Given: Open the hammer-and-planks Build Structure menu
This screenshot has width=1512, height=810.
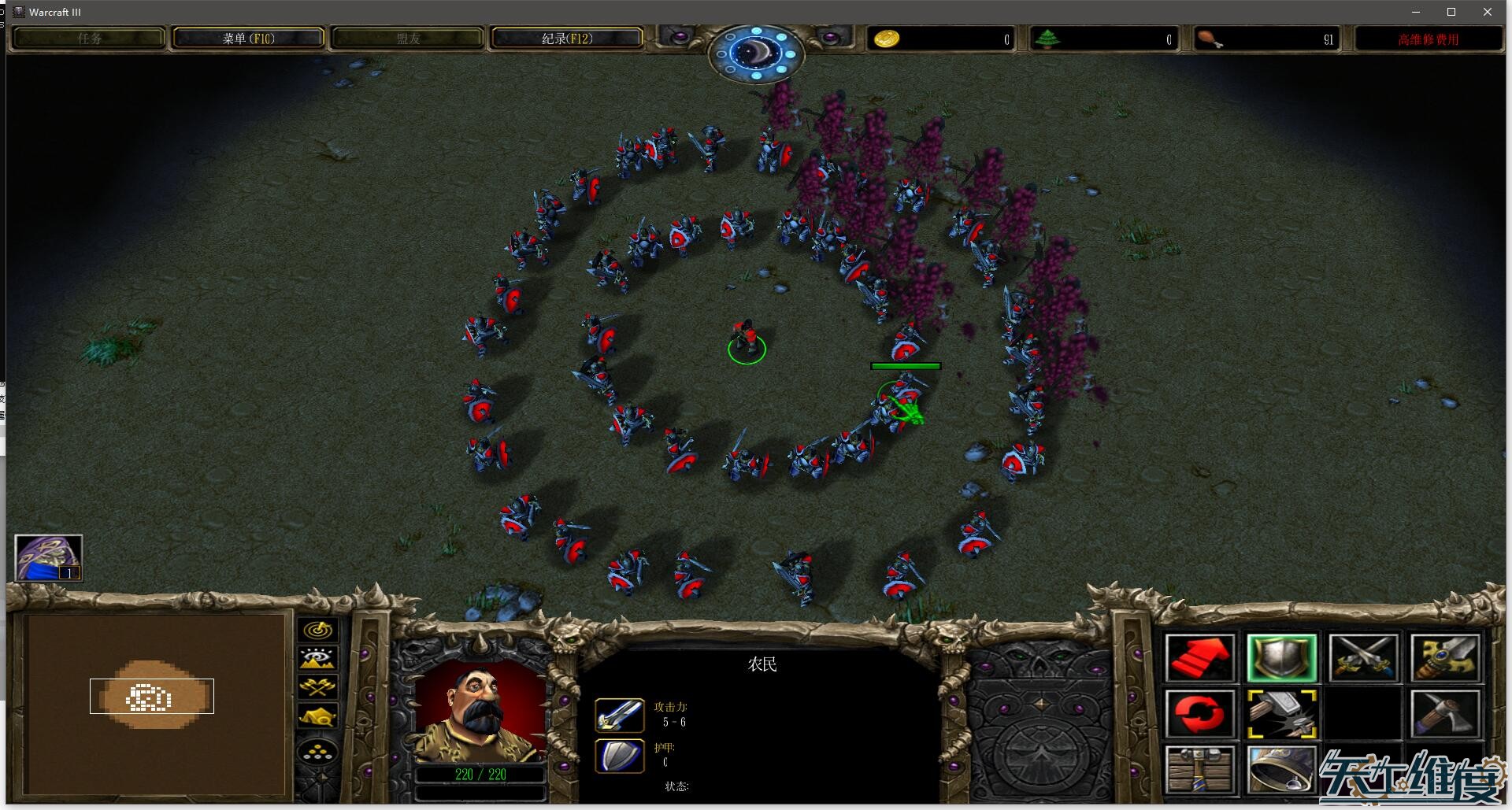Looking at the screenshot, I should [x=1199, y=769].
